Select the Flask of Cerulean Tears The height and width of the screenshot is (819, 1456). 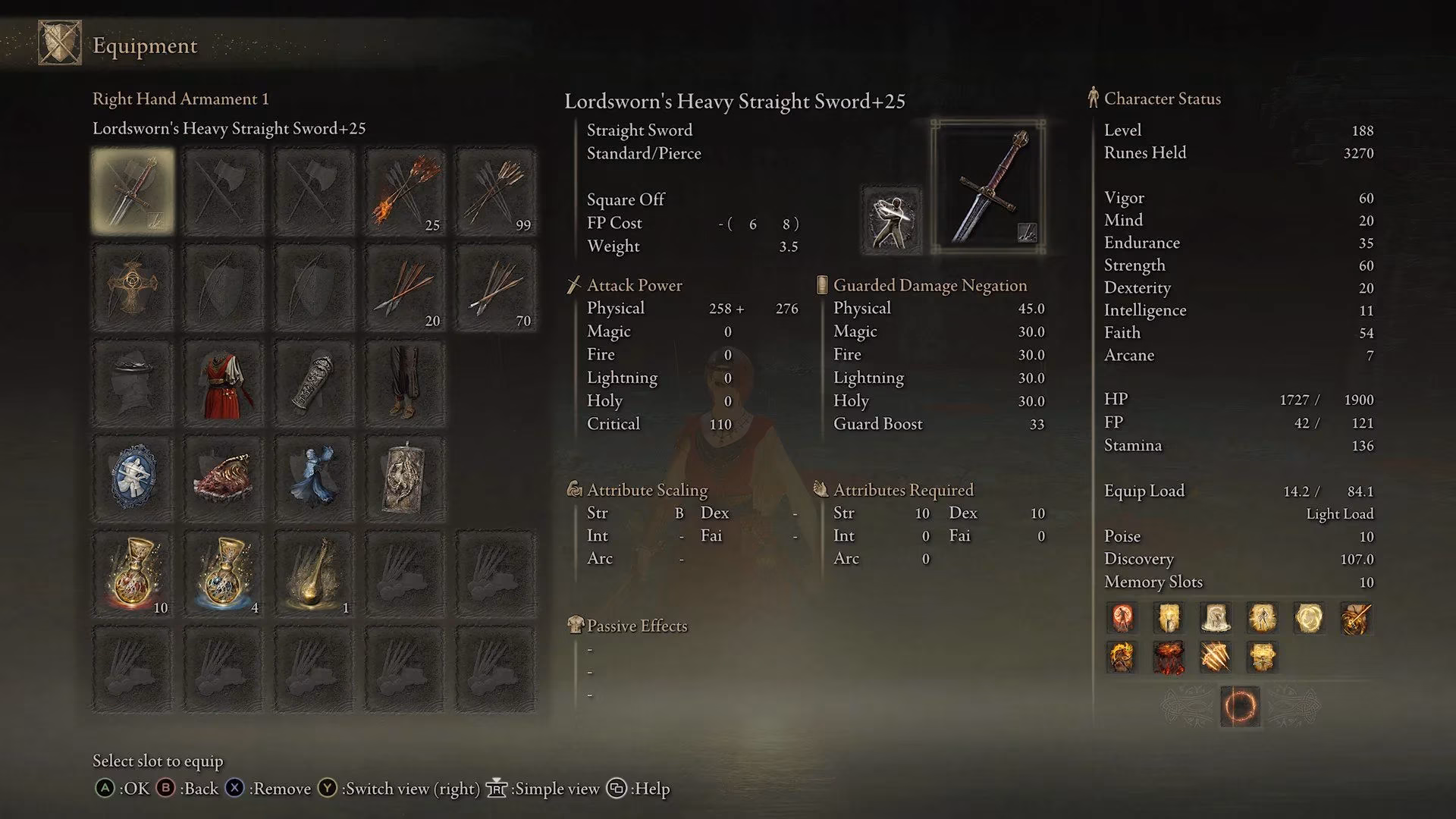click(224, 574)
